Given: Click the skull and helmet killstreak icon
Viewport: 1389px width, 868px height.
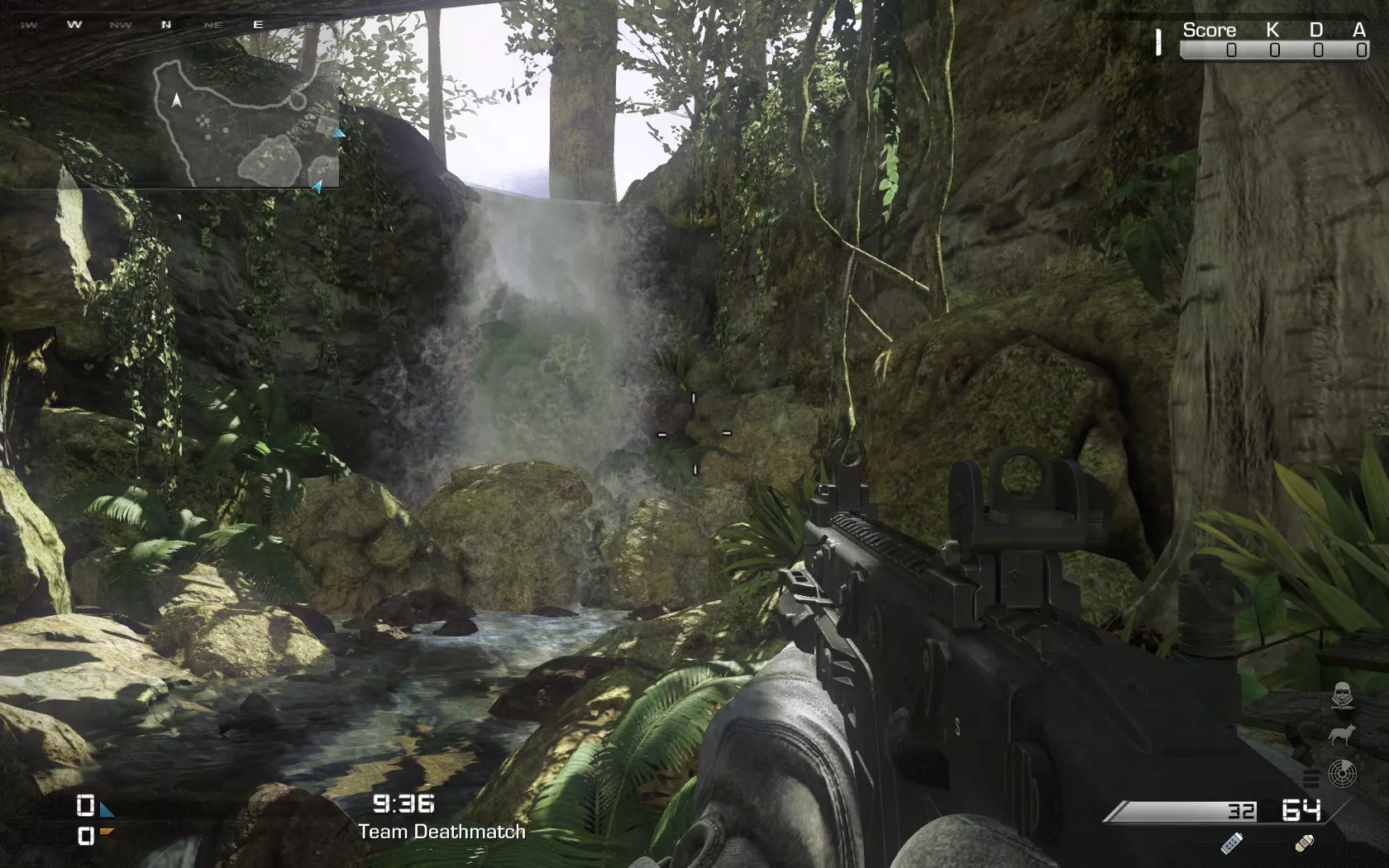Looking at the screenshot, I should tap(1341, 698).
